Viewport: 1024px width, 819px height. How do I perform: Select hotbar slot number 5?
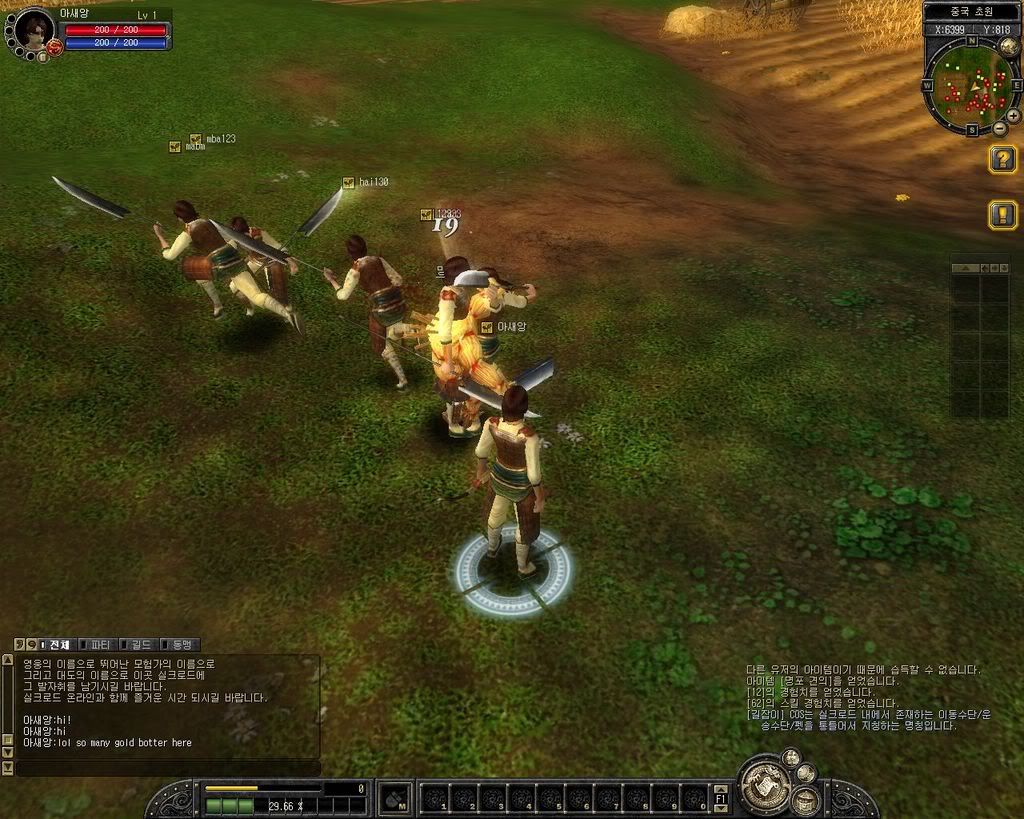(x=550, y=798)
